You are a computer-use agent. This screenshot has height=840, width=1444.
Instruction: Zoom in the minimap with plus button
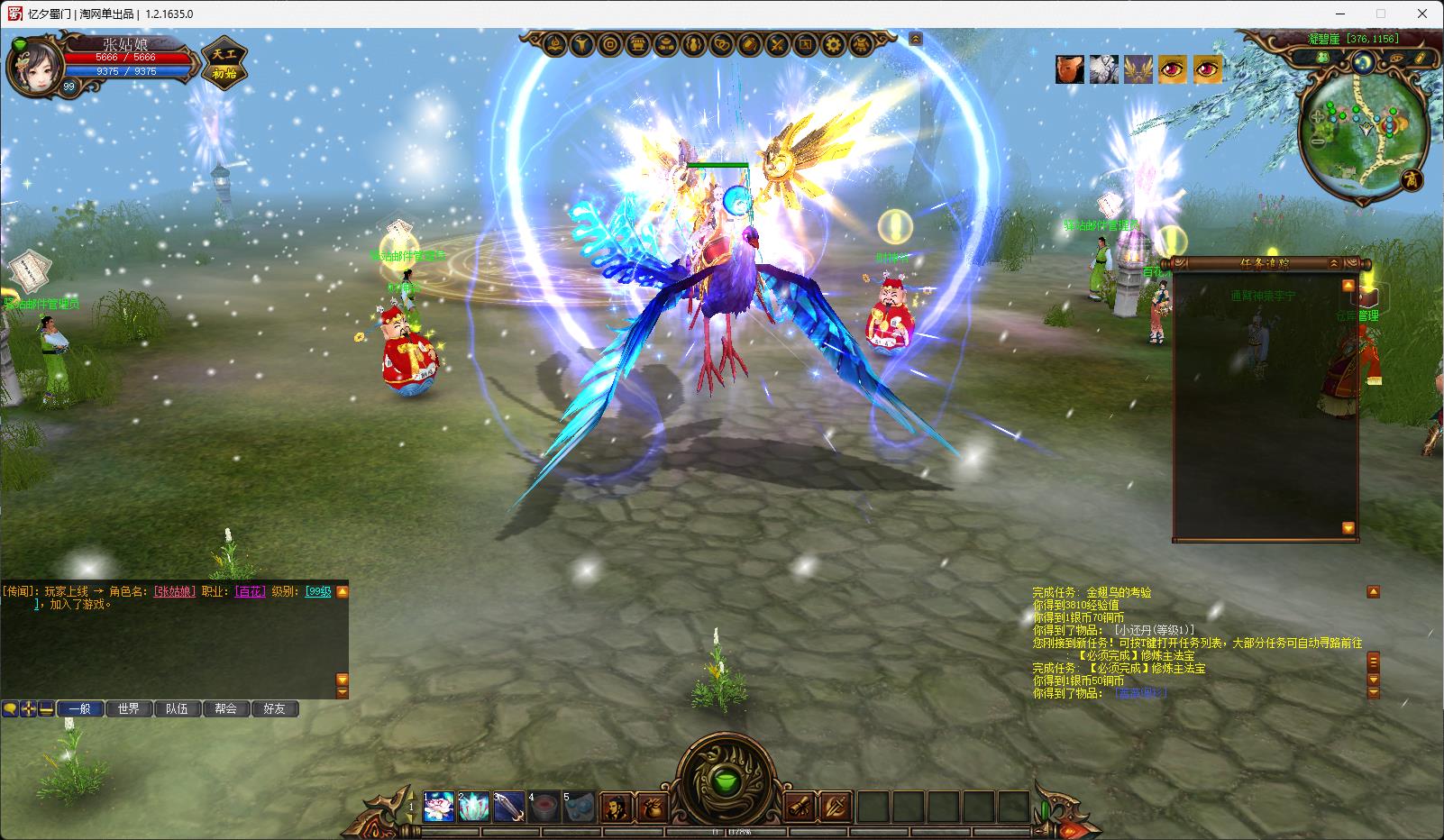click(1319, 117)
